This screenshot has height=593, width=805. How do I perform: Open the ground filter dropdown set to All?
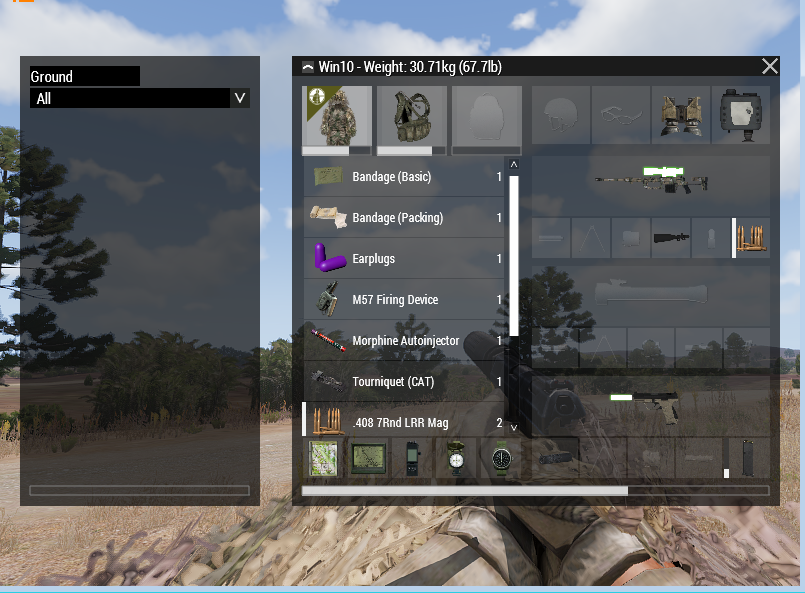point(140,98)
